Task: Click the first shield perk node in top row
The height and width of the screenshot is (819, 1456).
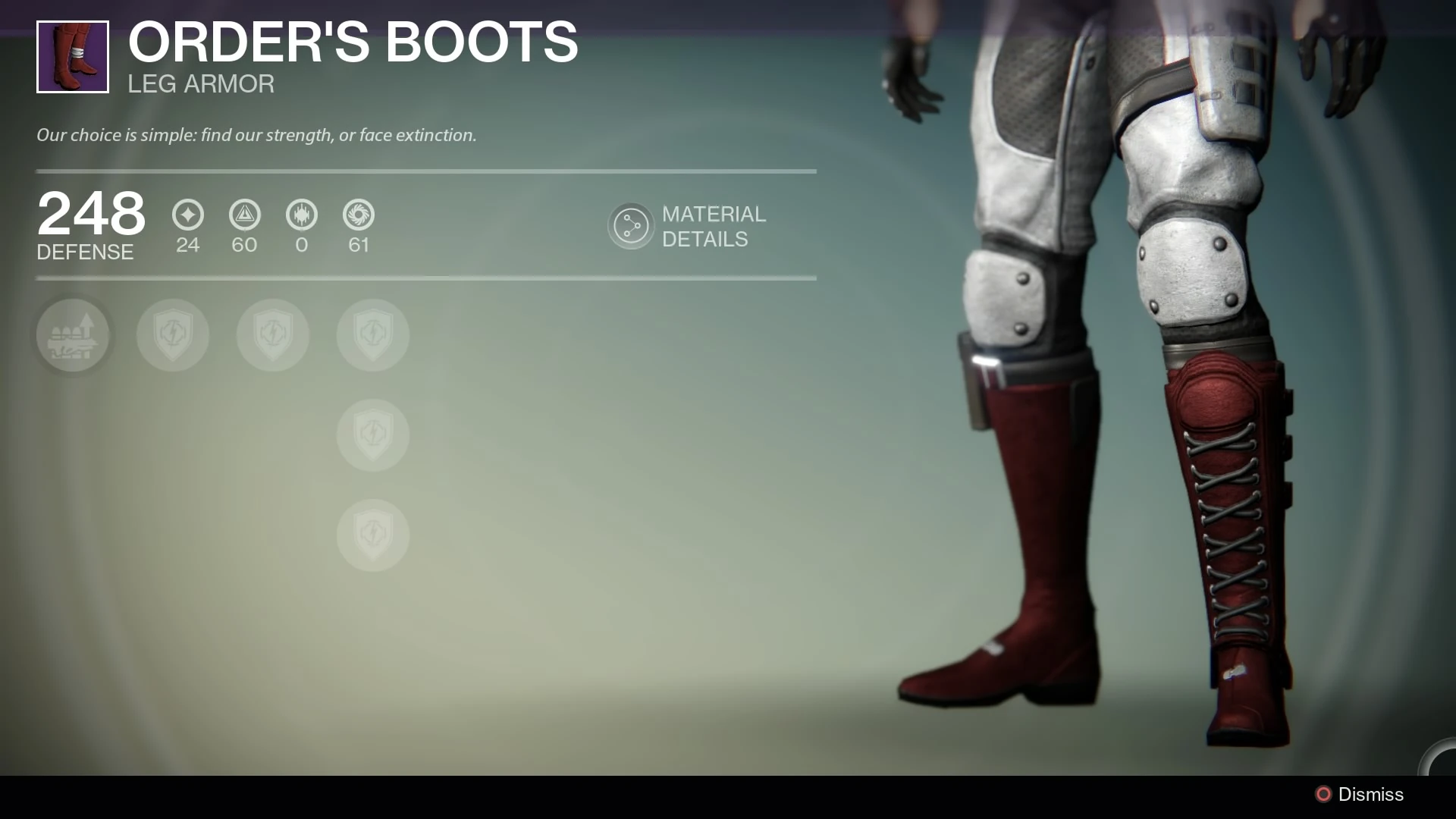Action: [173, 335]
